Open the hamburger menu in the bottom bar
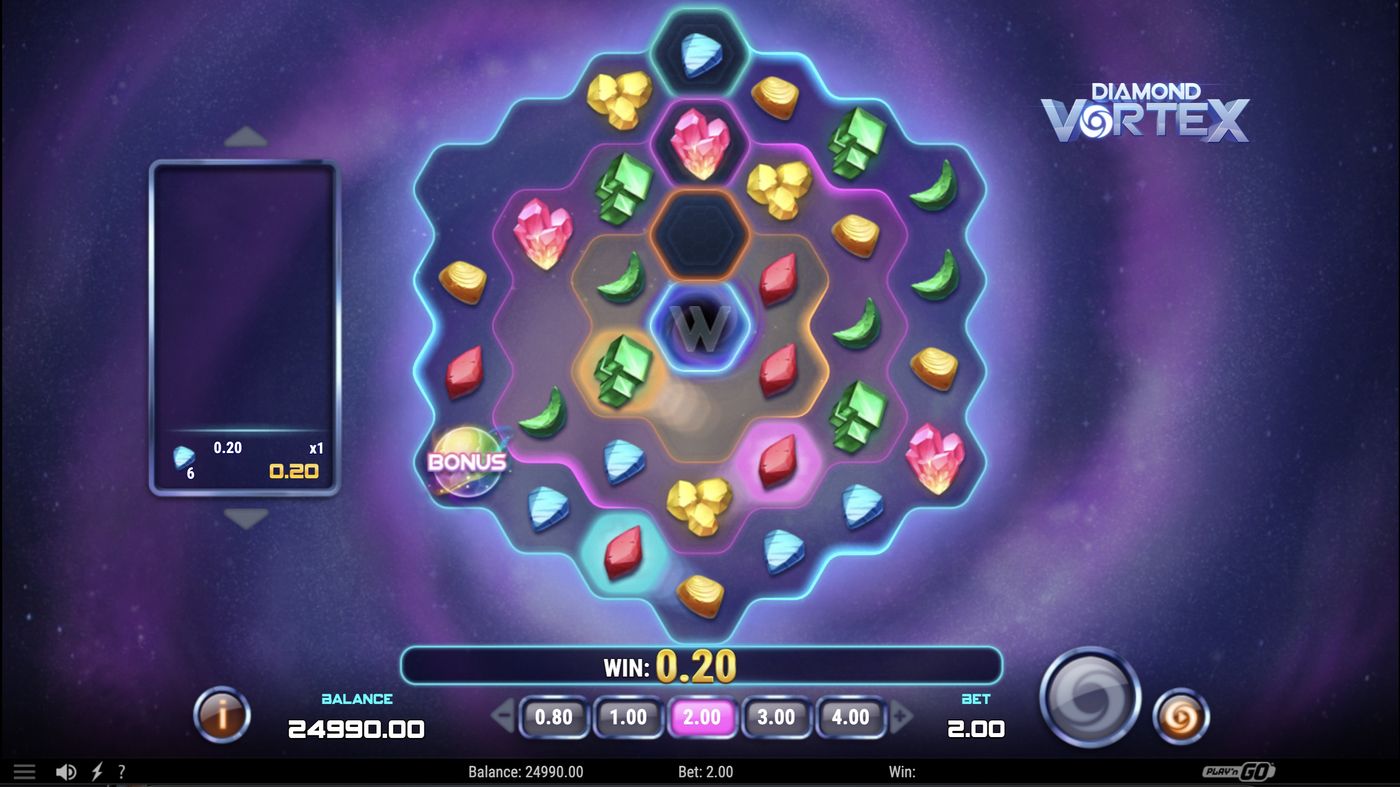Viewport: 1400px width, 787px height. click(24, 771)
